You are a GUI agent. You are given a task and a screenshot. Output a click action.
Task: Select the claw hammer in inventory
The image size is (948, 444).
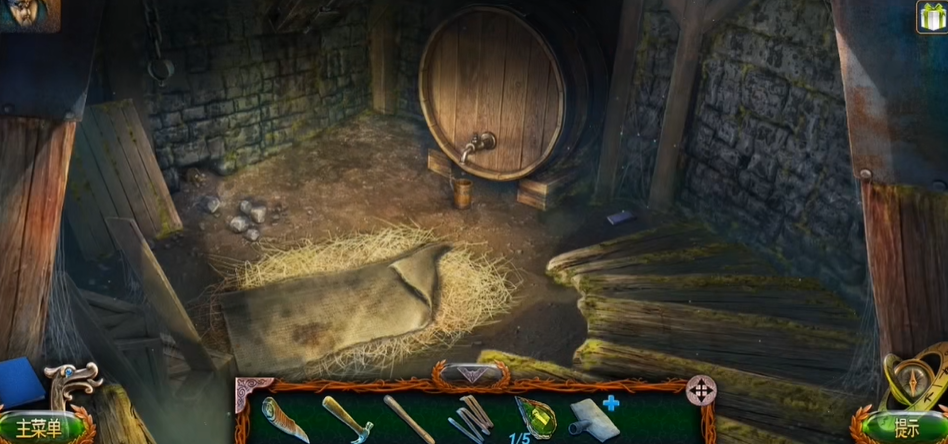(x=346, y=417)
